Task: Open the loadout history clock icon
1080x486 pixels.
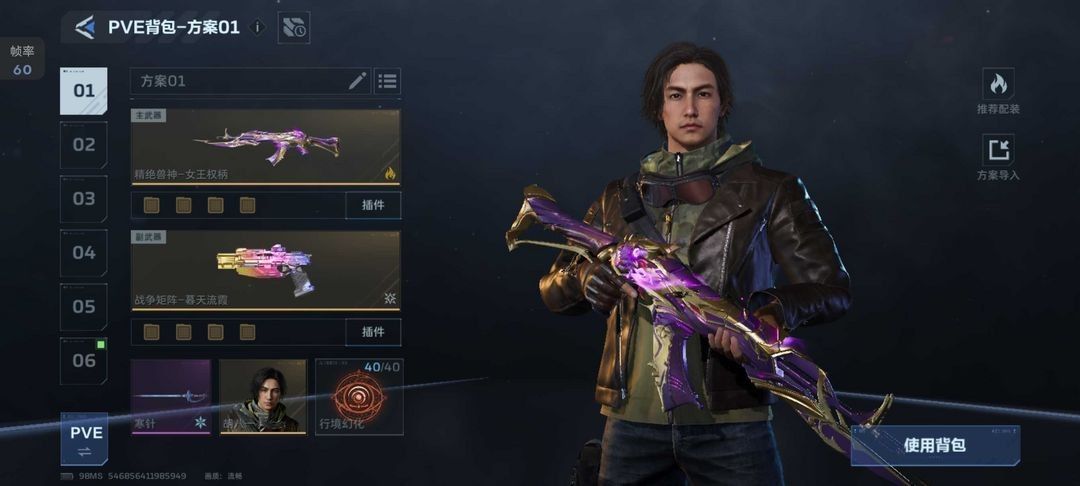Action: click(x=294, y=28)
